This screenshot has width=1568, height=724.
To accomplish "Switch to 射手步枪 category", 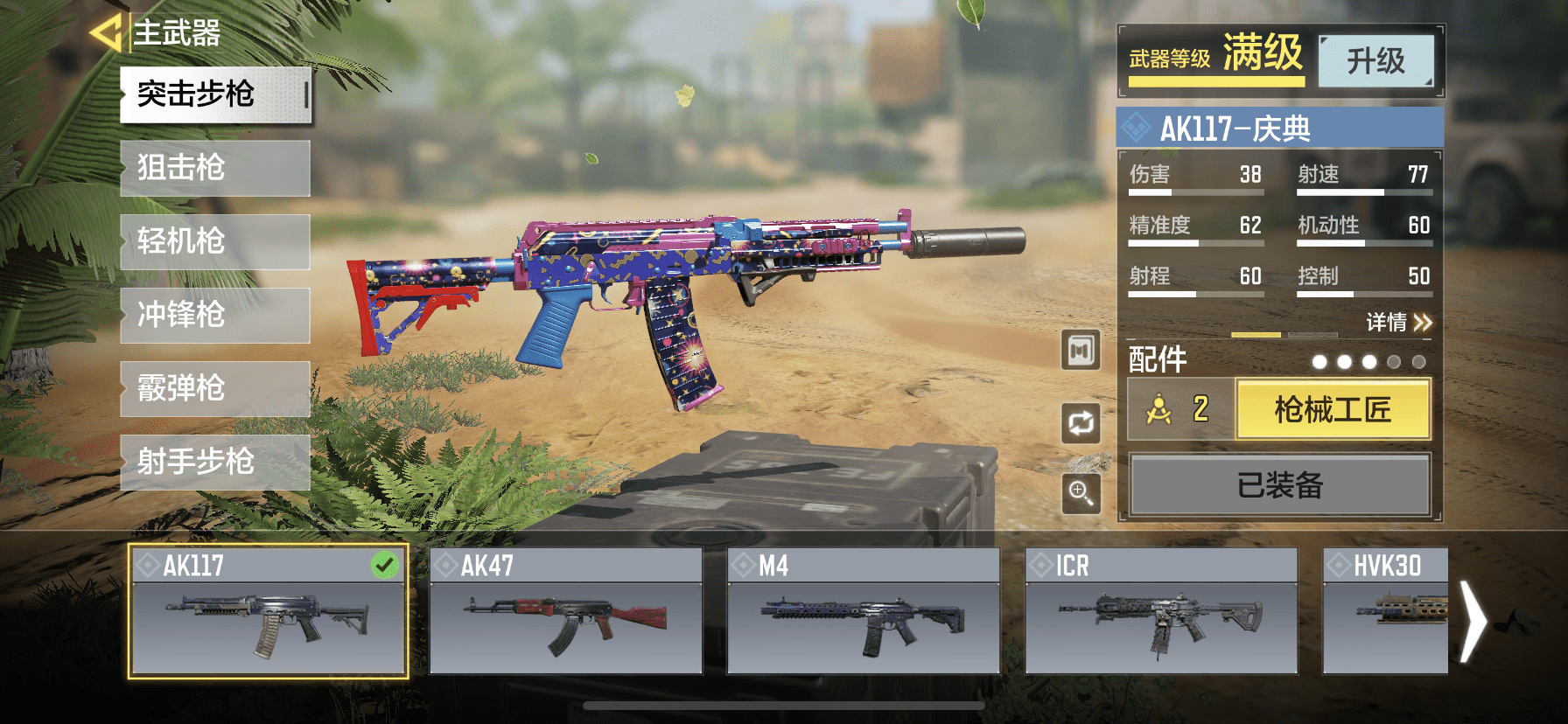I will point(215,462).
